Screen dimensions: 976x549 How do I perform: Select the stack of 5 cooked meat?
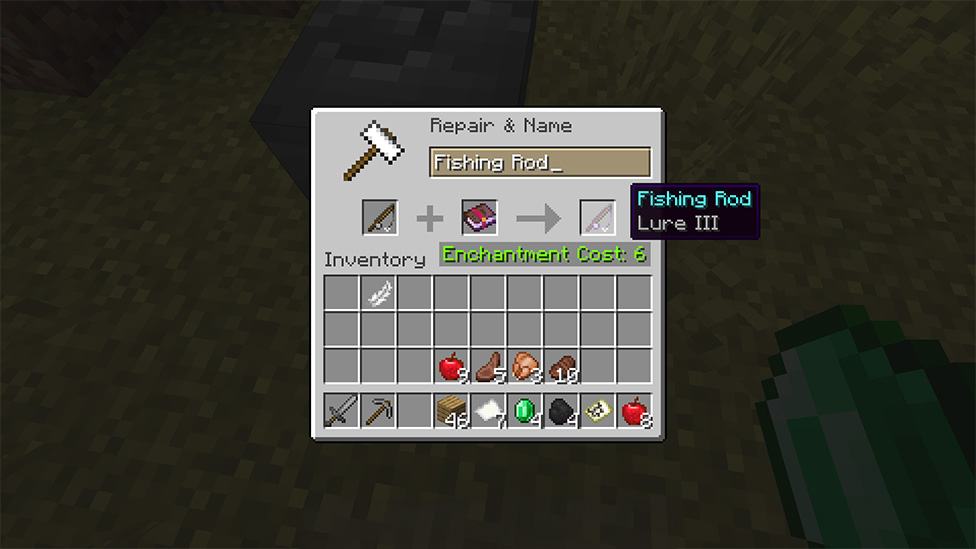[x=488, y=367]
